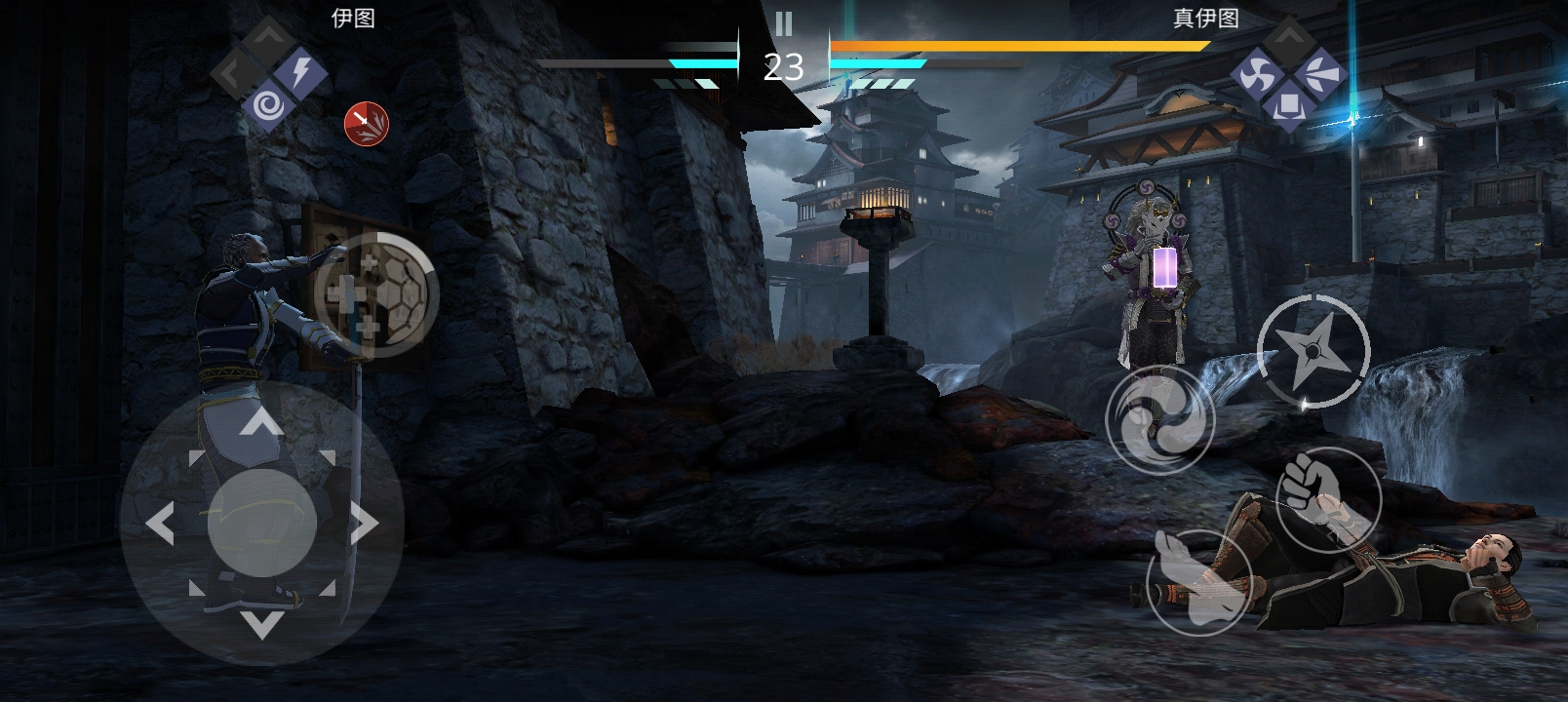Pause the fight with the pause button
1568x702 pixels.
783,23
